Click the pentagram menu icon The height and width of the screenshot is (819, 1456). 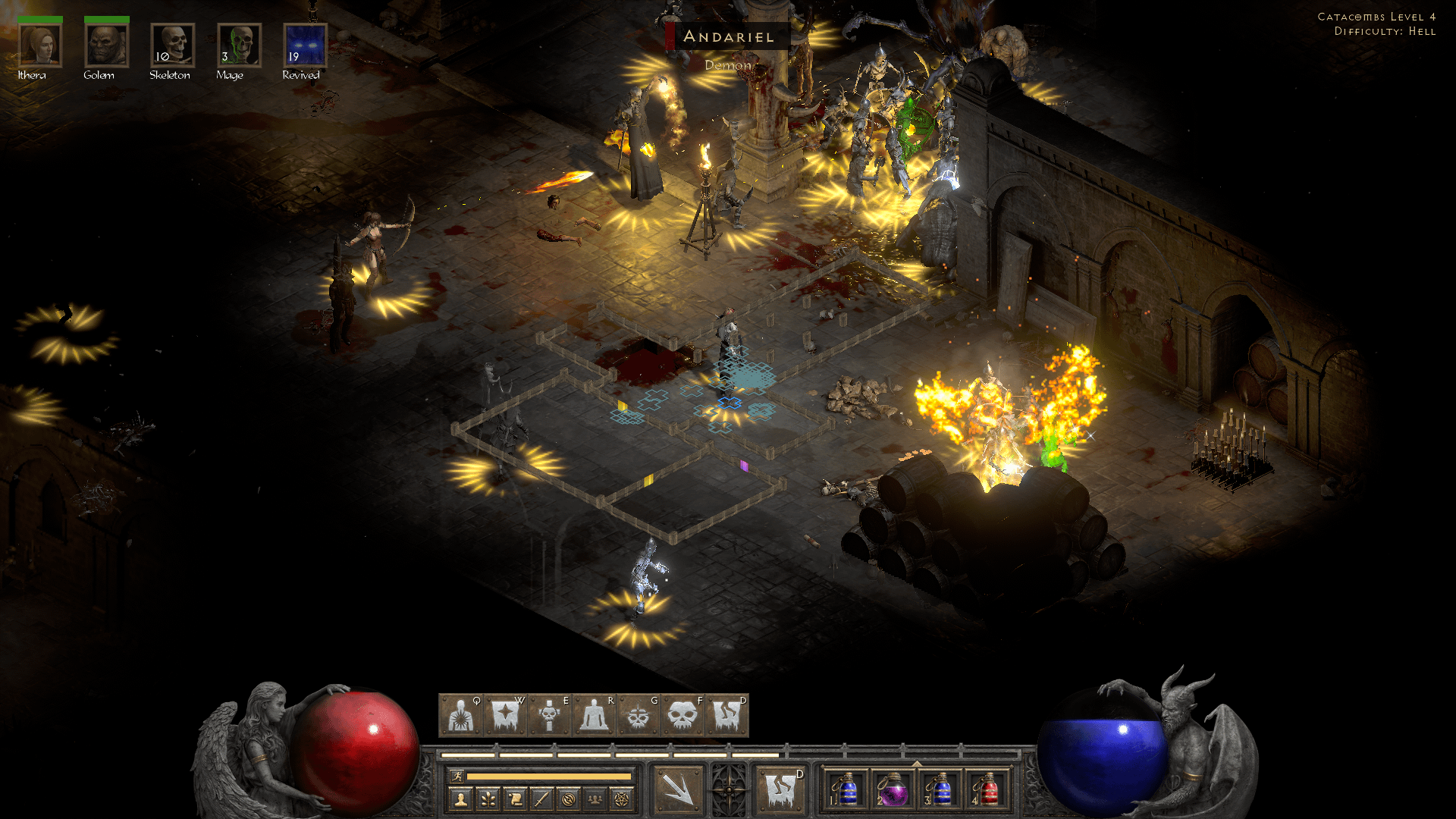(621, 799)
